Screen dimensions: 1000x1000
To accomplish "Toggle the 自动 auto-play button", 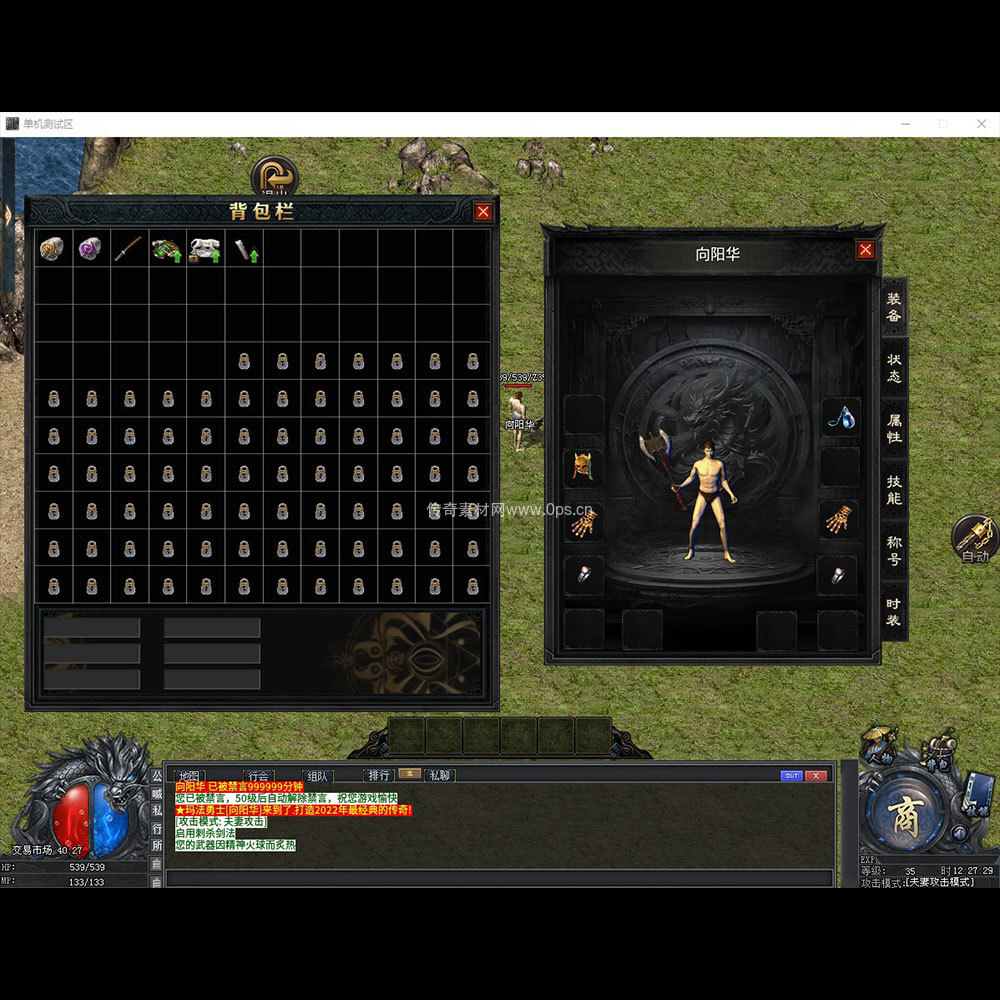I will [x=974, y=540].
